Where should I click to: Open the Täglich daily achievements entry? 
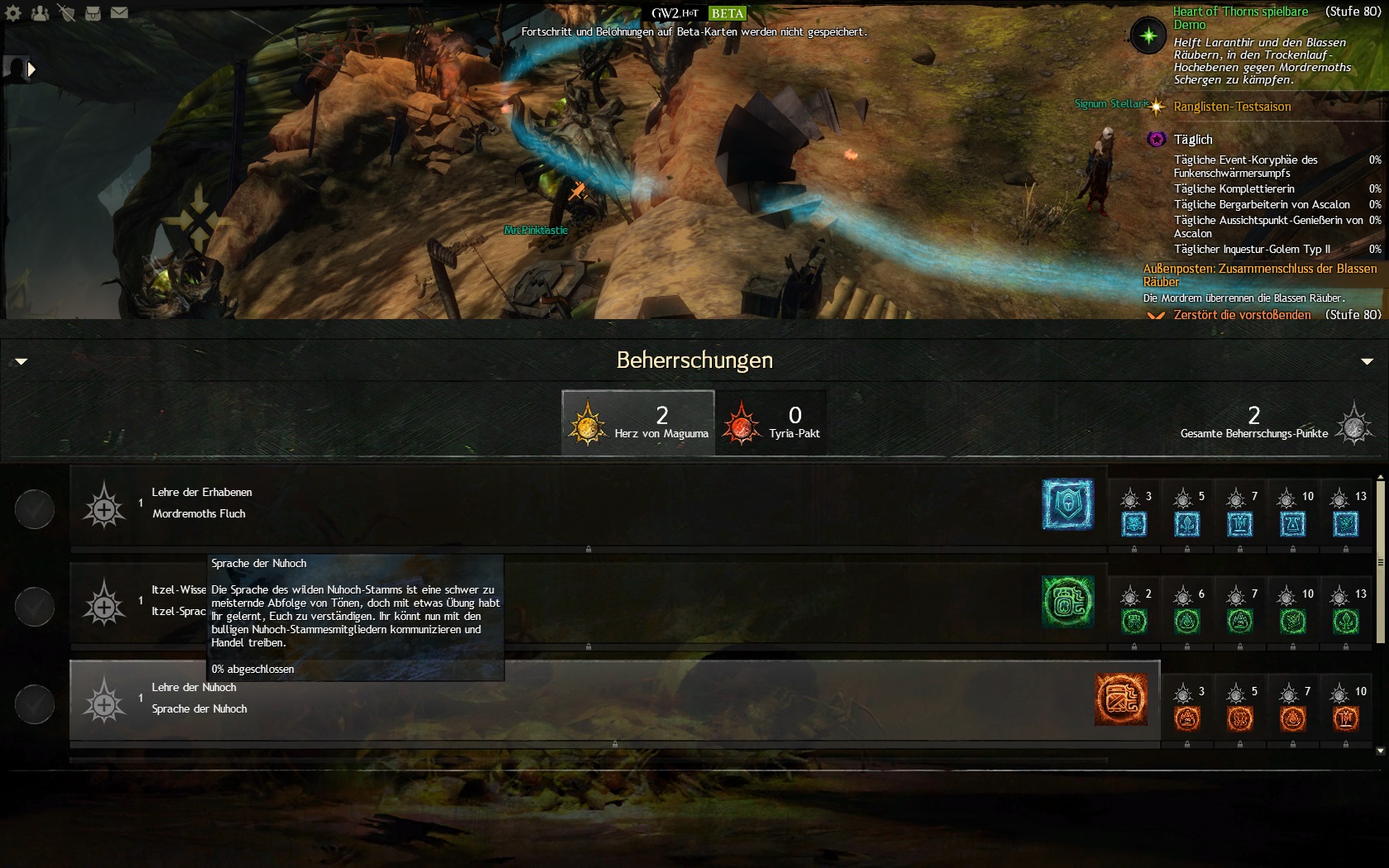(1193, 140)
